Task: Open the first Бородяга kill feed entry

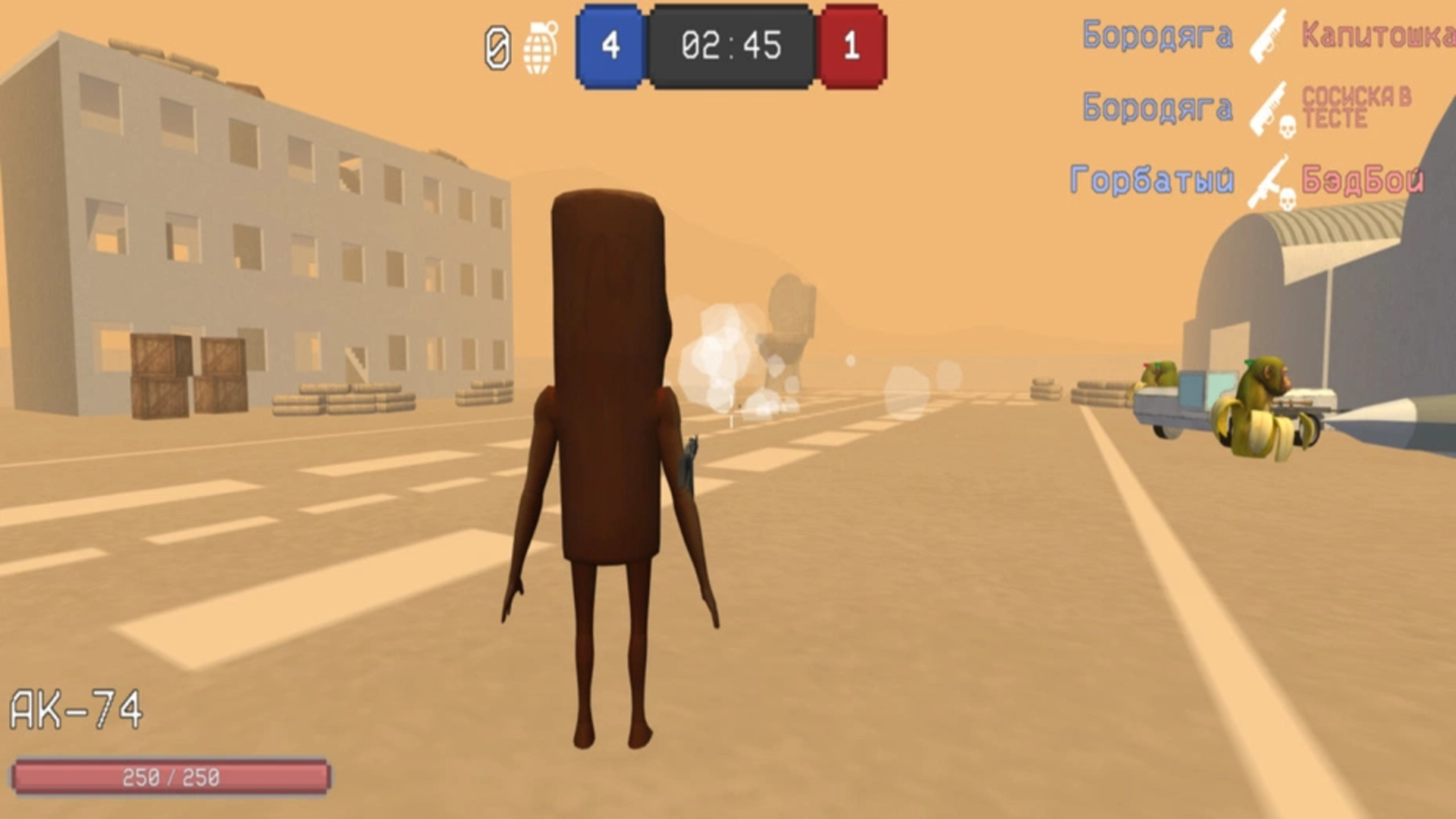Action: [1160, 34]
